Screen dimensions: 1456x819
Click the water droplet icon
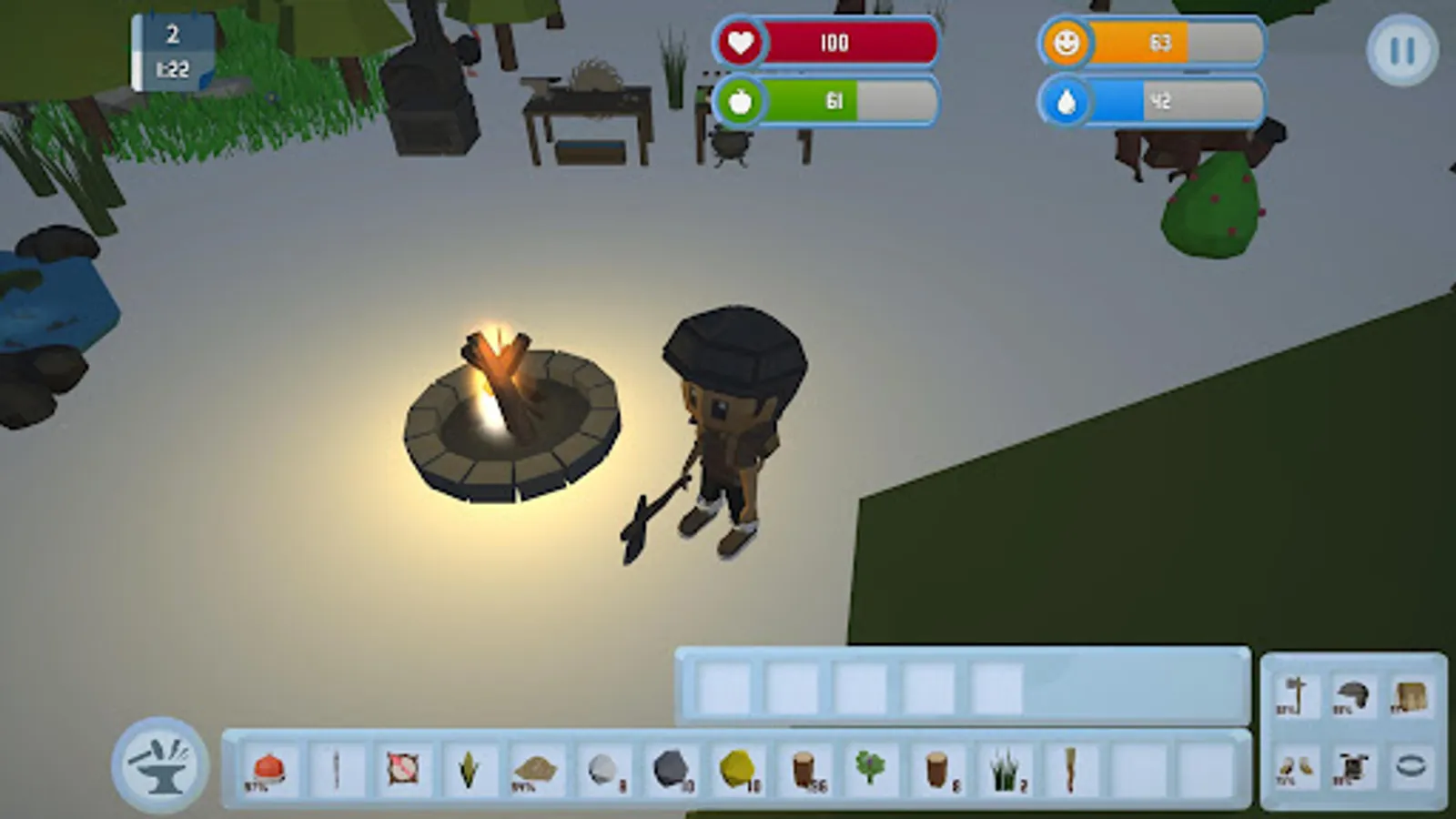pos(1068,102)
